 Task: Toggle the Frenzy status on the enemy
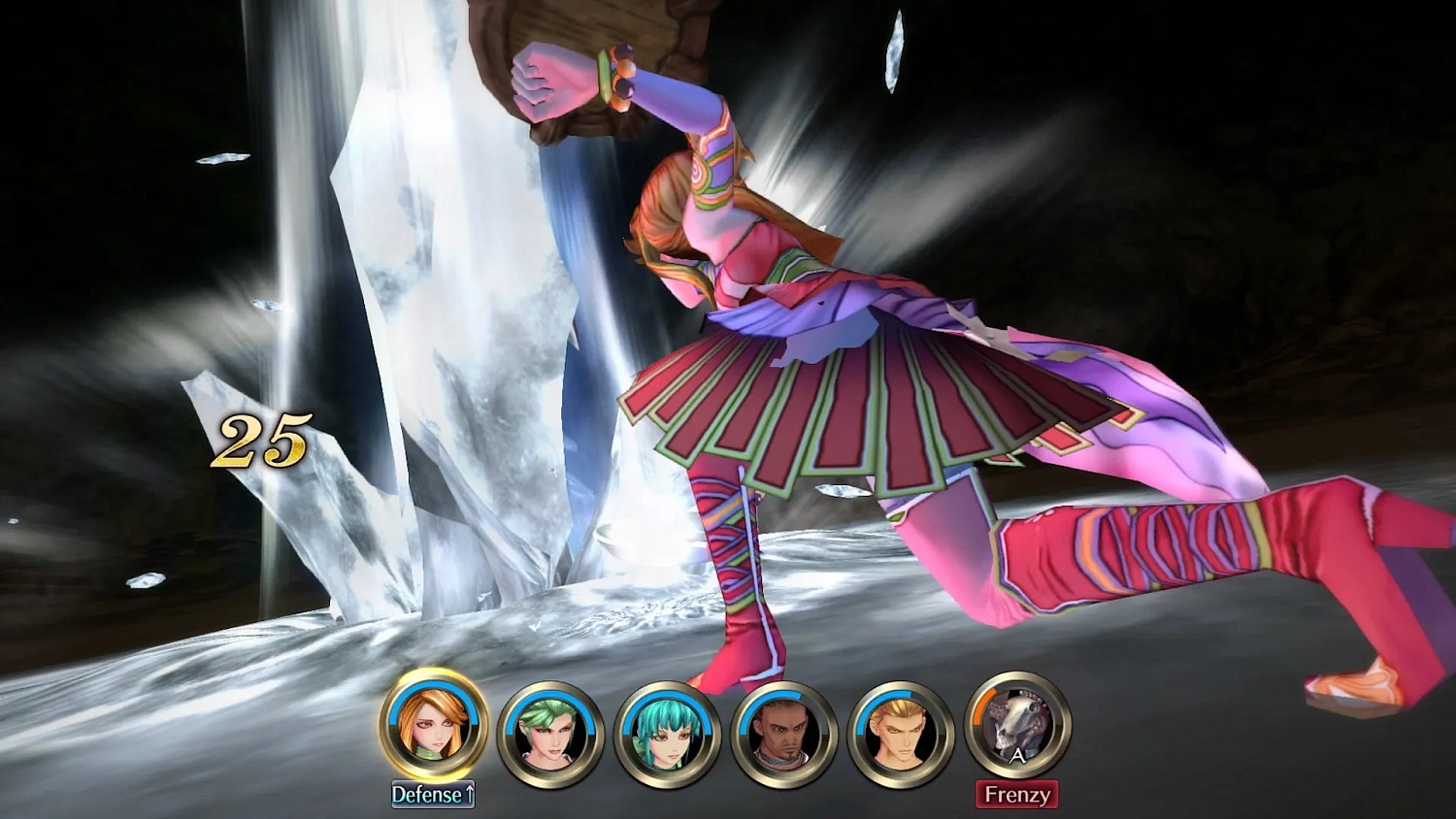click(x=1017, y=794)
